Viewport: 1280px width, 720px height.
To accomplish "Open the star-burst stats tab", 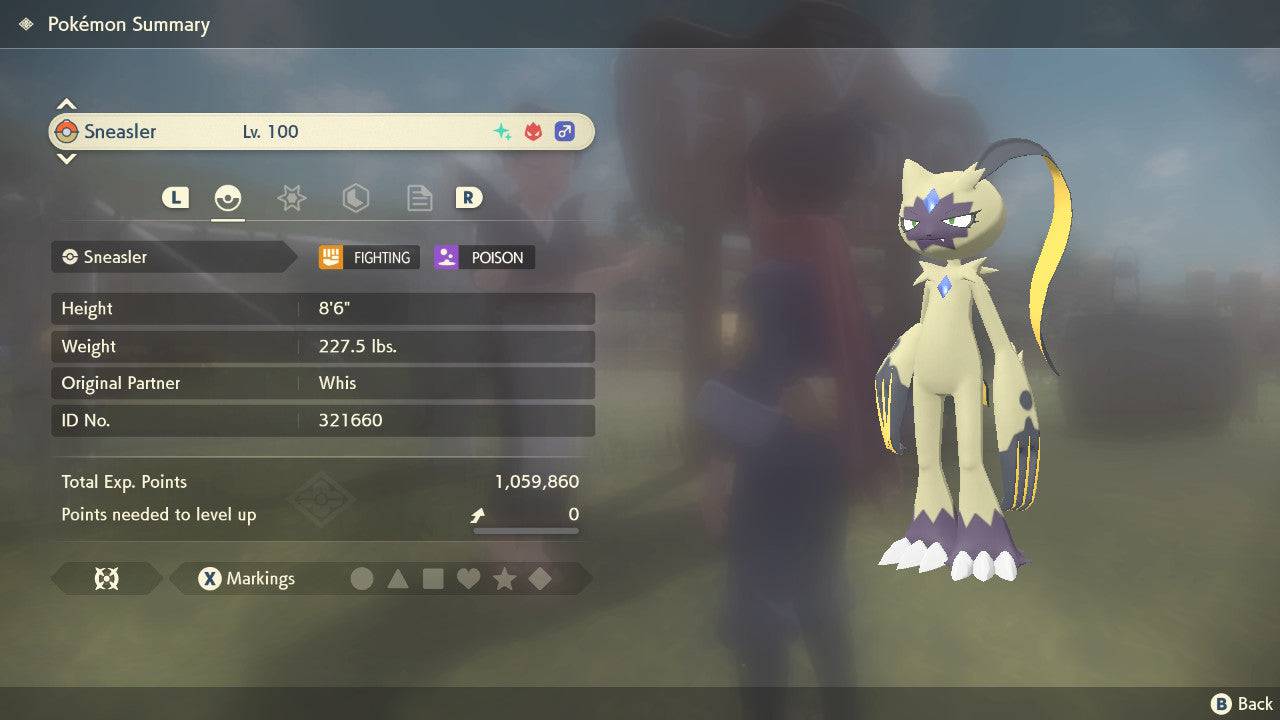I will pyautogui.click(x=291, y=198).
